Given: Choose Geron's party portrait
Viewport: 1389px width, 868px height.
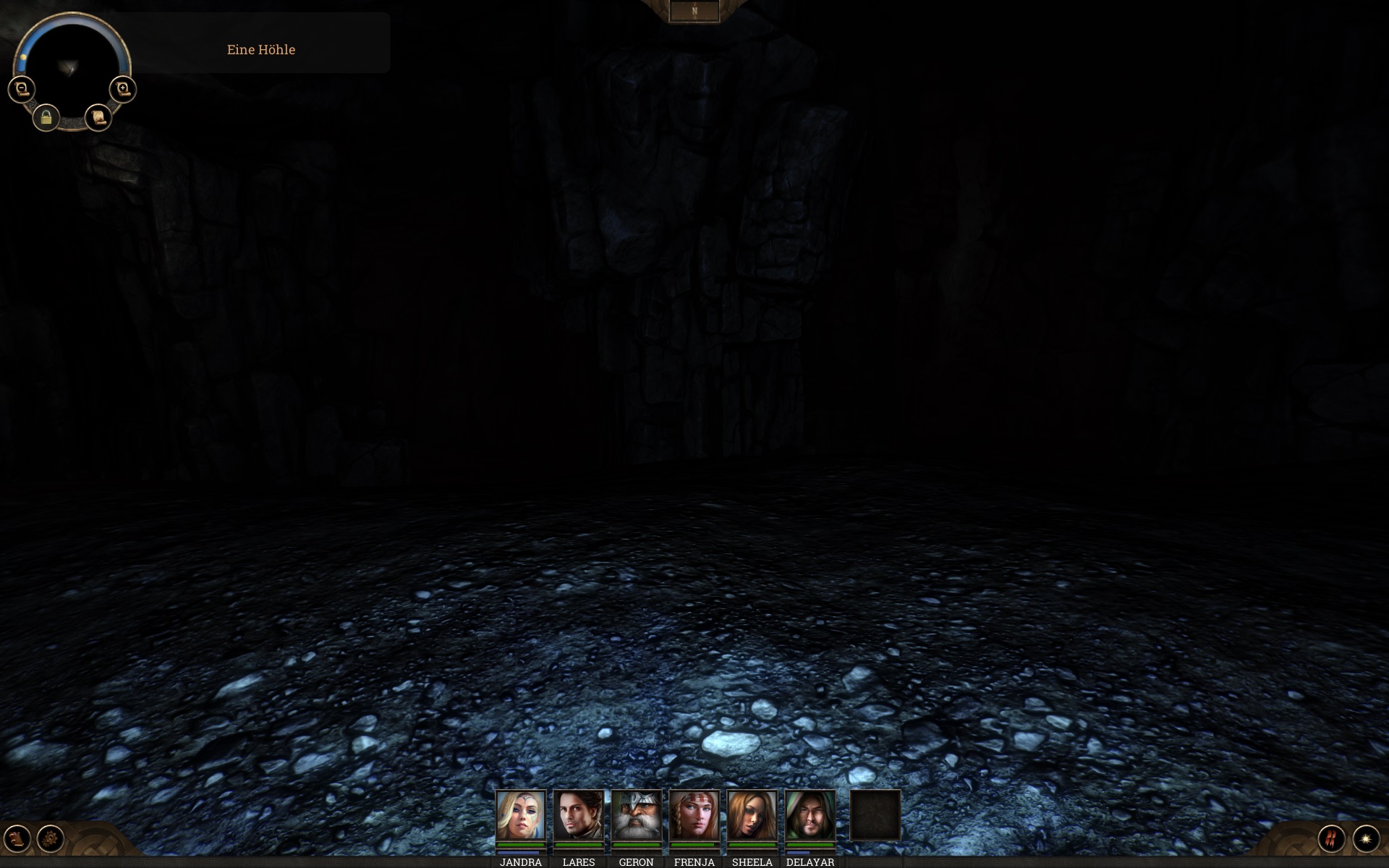Looking at the screenshot, I should pyautogui.click(x=636, y=815).
